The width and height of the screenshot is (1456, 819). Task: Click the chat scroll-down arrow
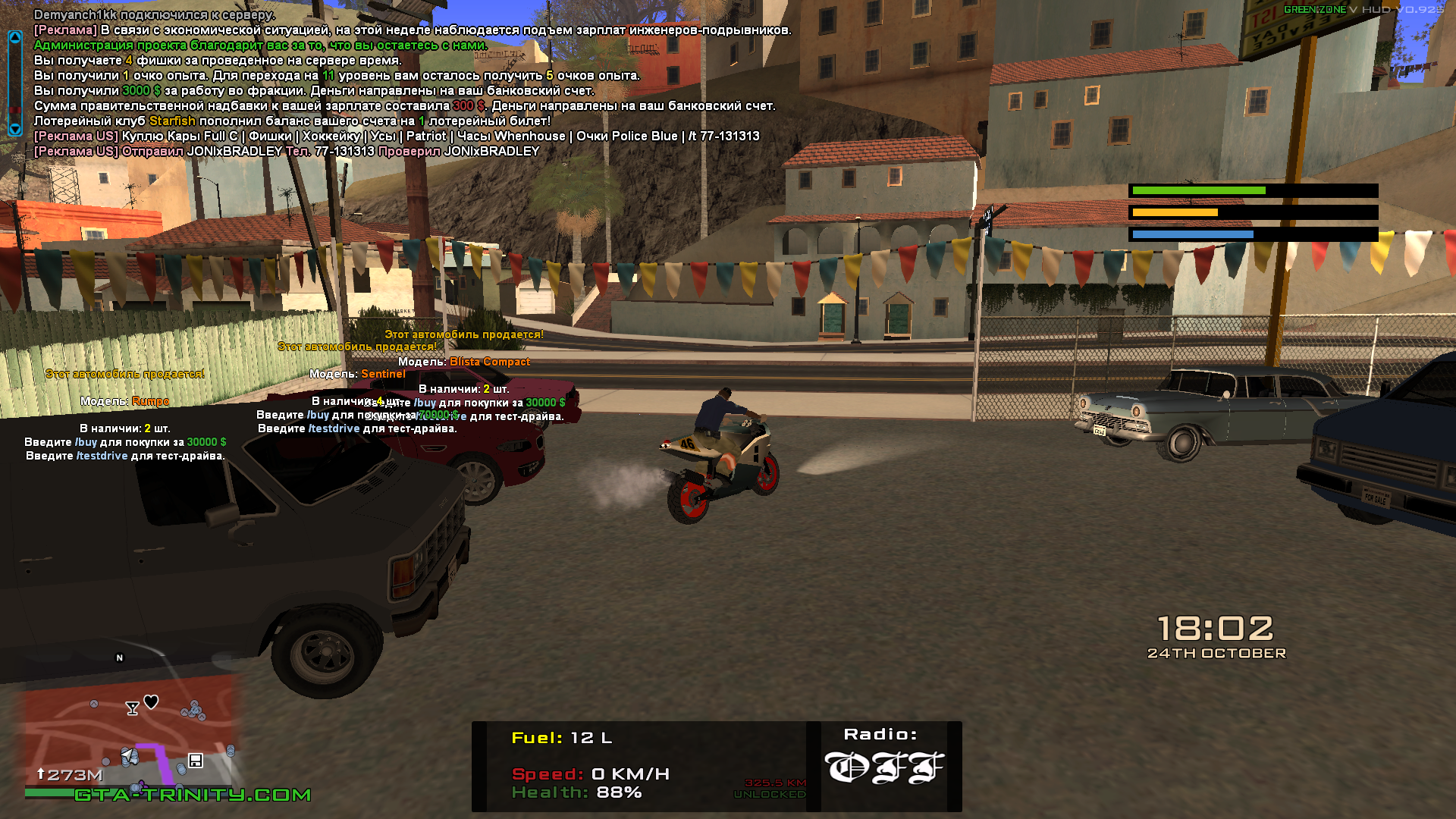coord(14,129)
